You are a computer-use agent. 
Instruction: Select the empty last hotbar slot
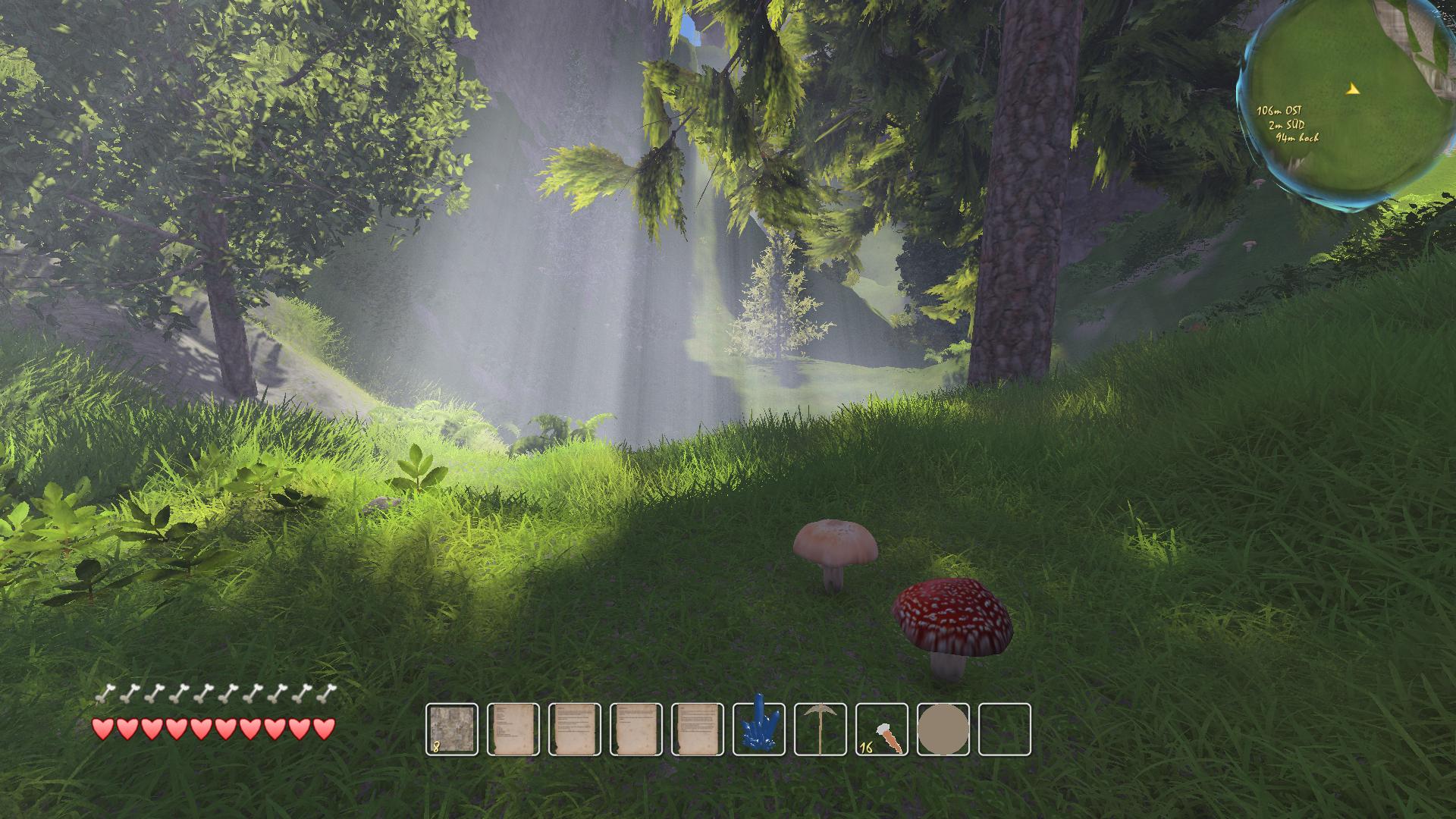click(x=1005, y=730)
